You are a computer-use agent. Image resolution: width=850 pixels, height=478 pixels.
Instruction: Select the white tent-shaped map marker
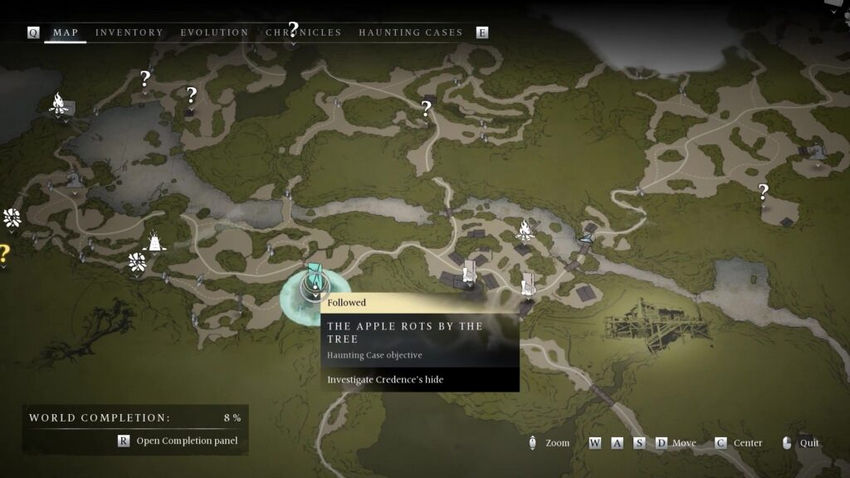tap(155, 241)
